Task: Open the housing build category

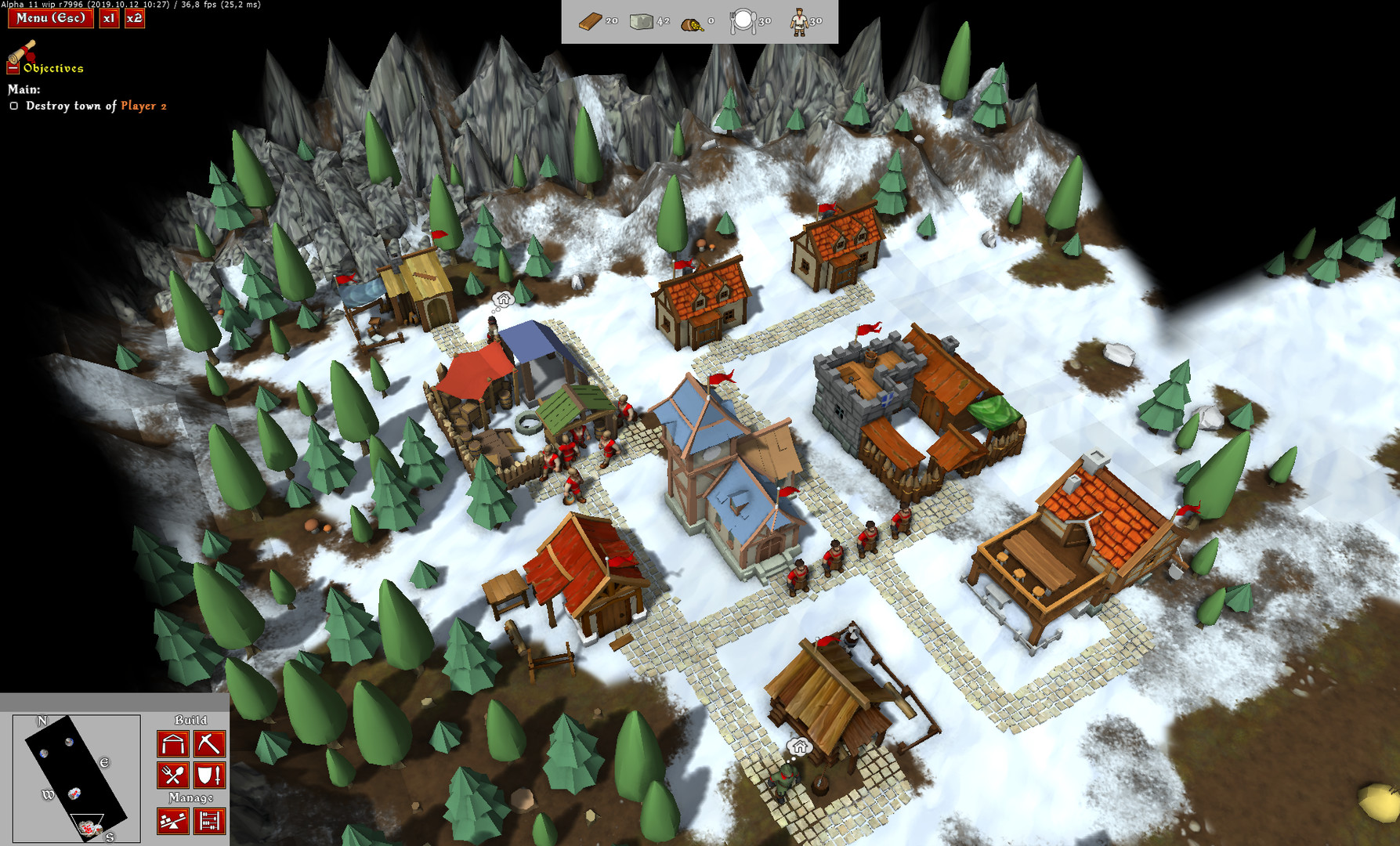Action: tap(172, 744)
